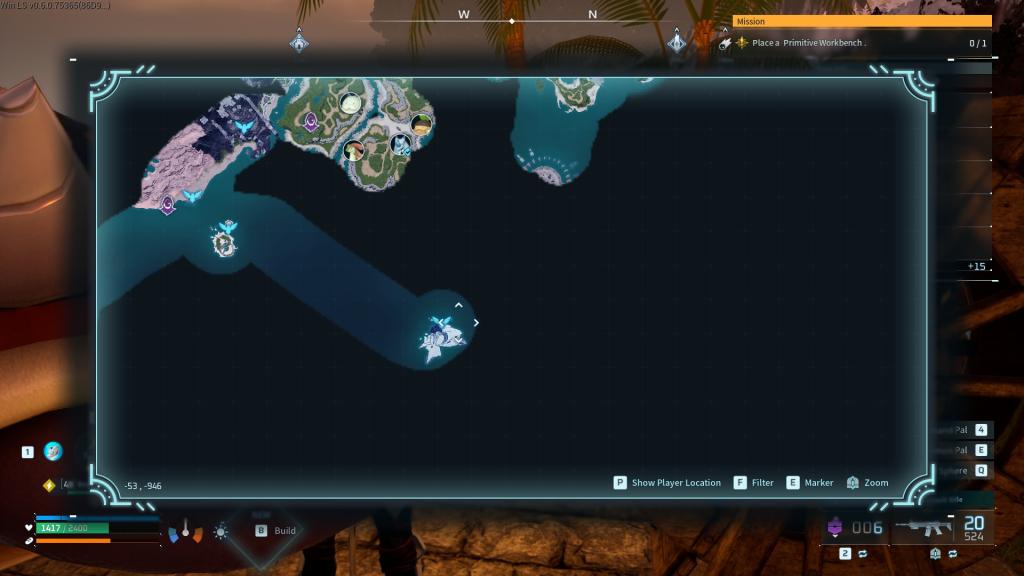Choose the fast travel marker on the pink coastline
The width and height of the screenshot is (1024, 576).
[192, 196]
